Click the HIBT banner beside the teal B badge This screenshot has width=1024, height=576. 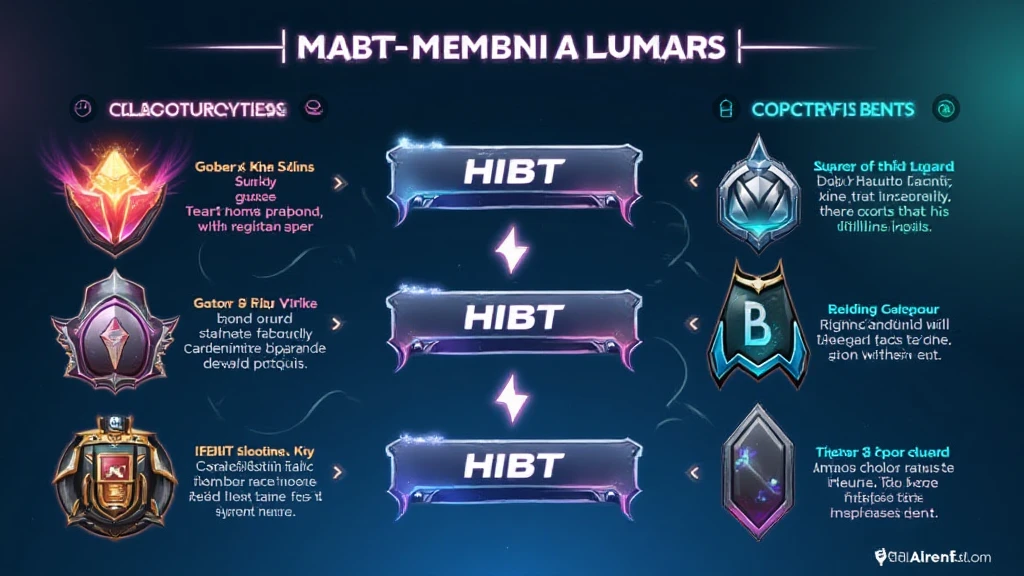(513, 319)
